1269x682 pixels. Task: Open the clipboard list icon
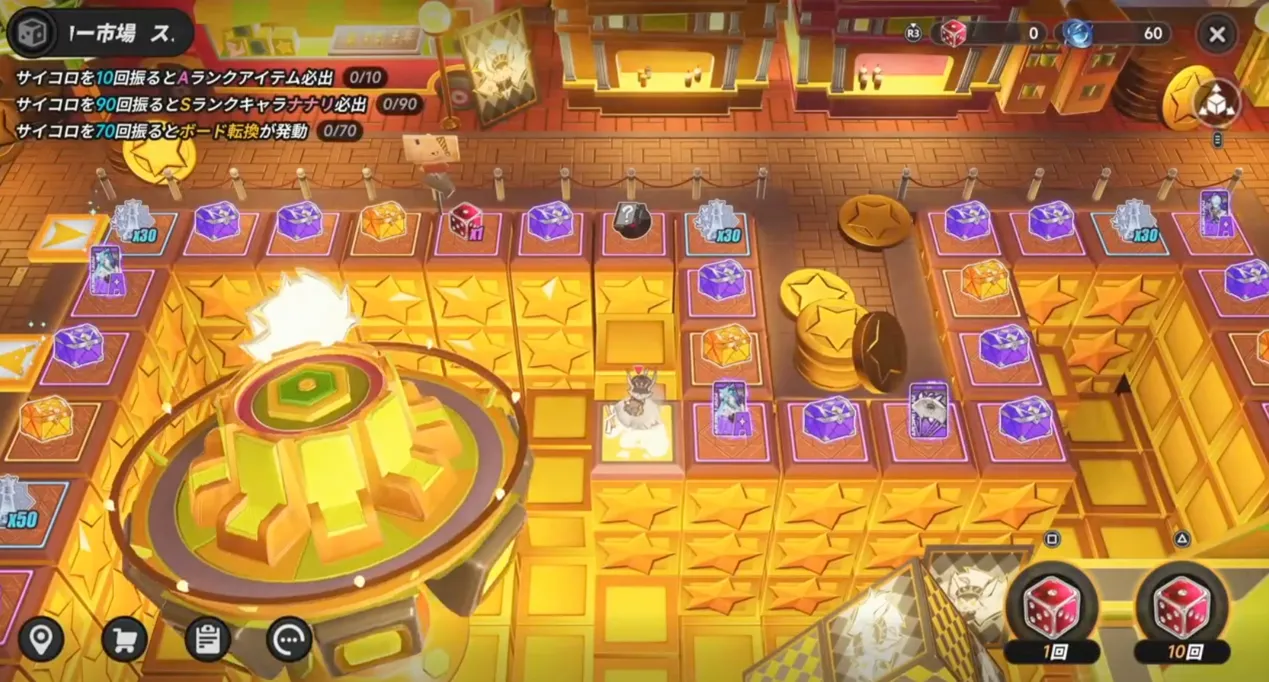(x=207, y=639)
